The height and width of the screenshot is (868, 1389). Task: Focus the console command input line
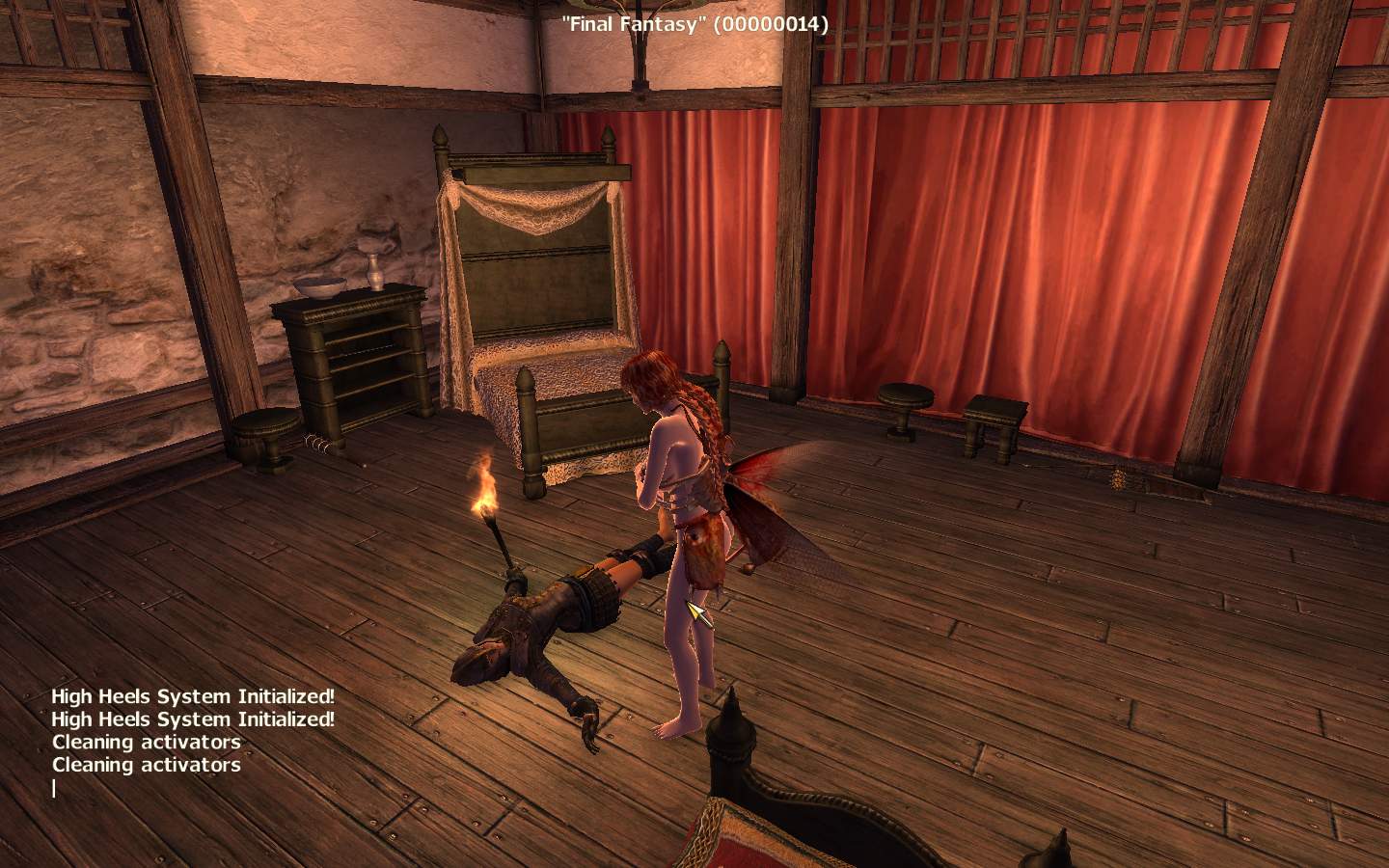point(145,789)
